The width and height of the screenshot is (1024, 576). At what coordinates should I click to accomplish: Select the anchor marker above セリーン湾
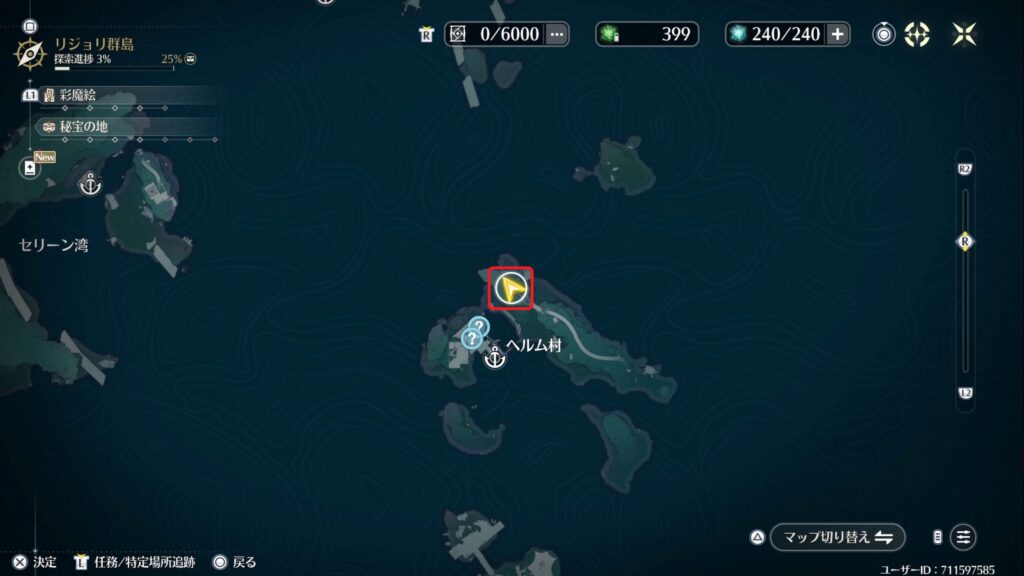91,184
